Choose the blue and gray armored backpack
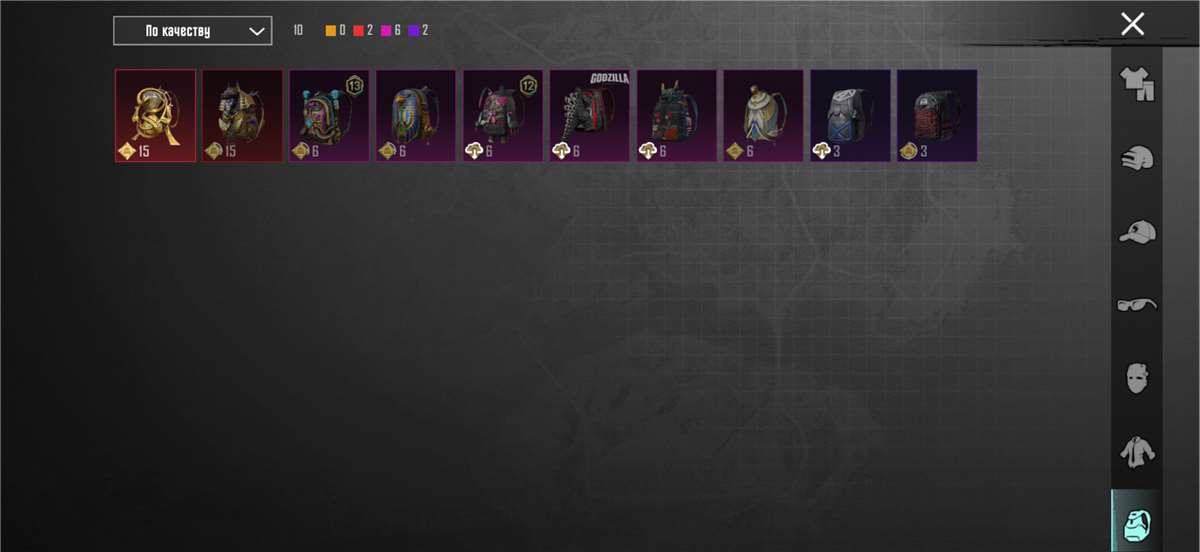 tap(850, 115)
